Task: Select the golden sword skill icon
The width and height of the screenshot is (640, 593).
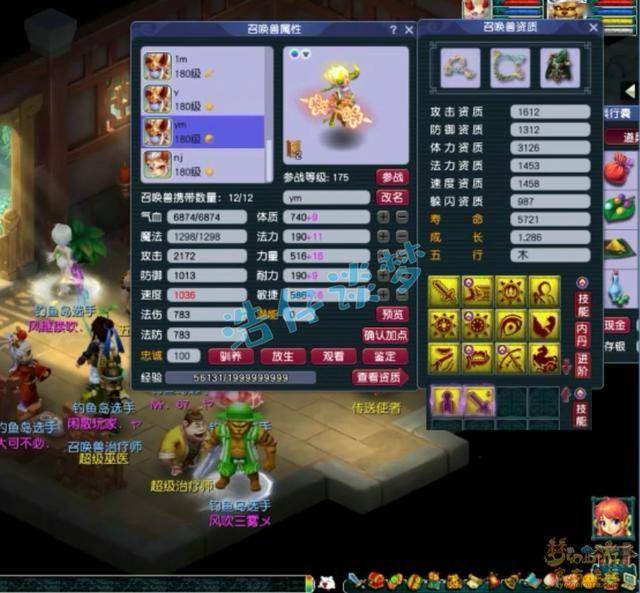Action: (x=444, y=292)
